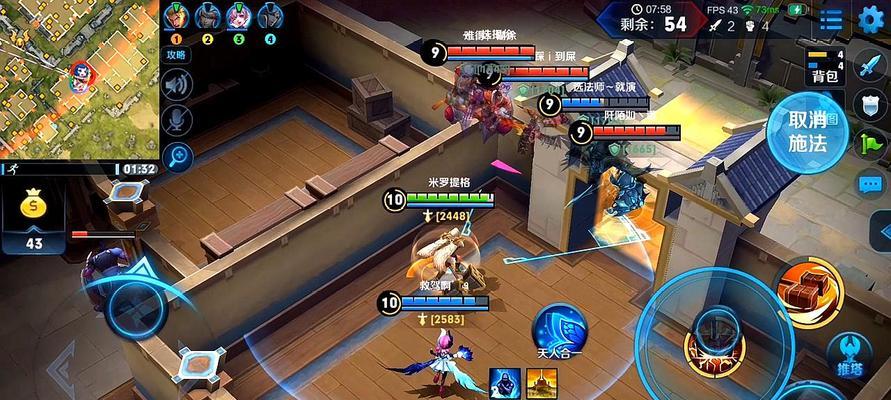Select teammate portrait number 3
Screen dimensions: 891x400
239,17
